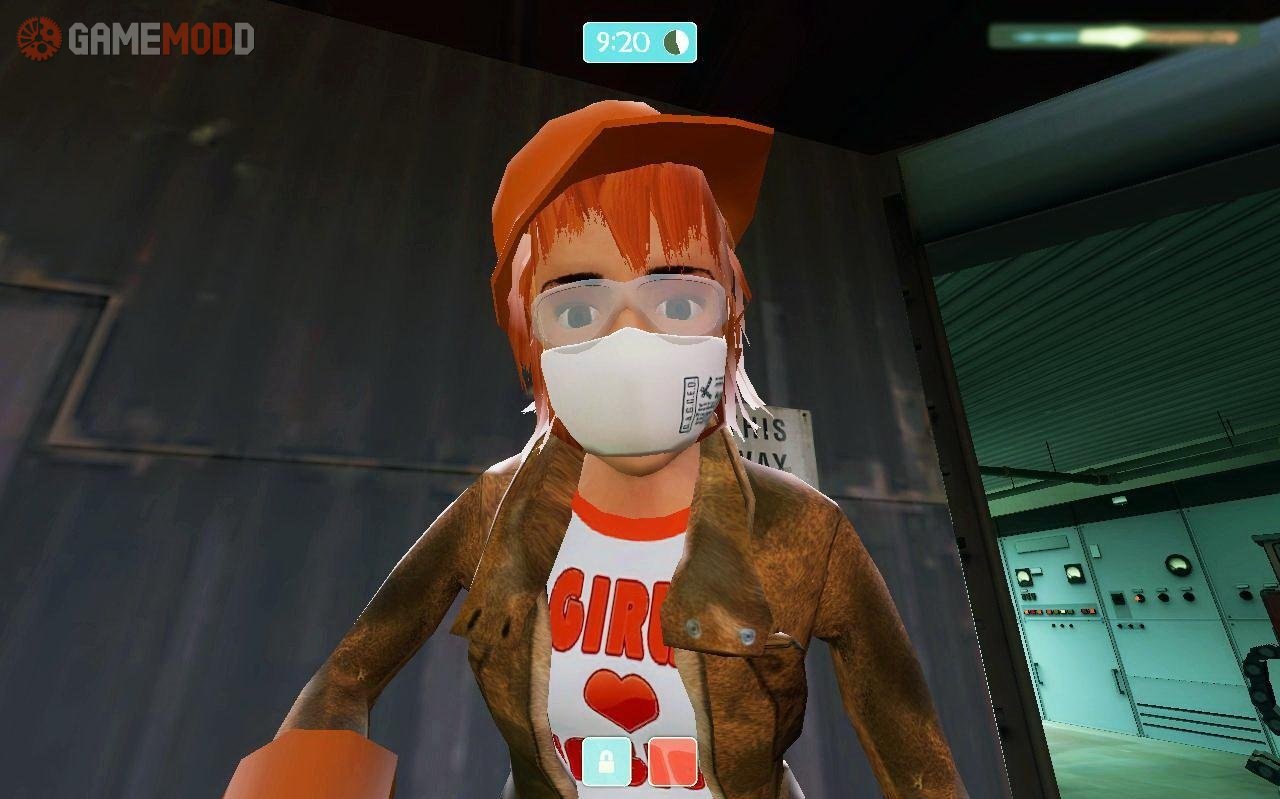Open the GameModd logo watermark
This screenshot has width=1280, height=799.
[136, 39]
